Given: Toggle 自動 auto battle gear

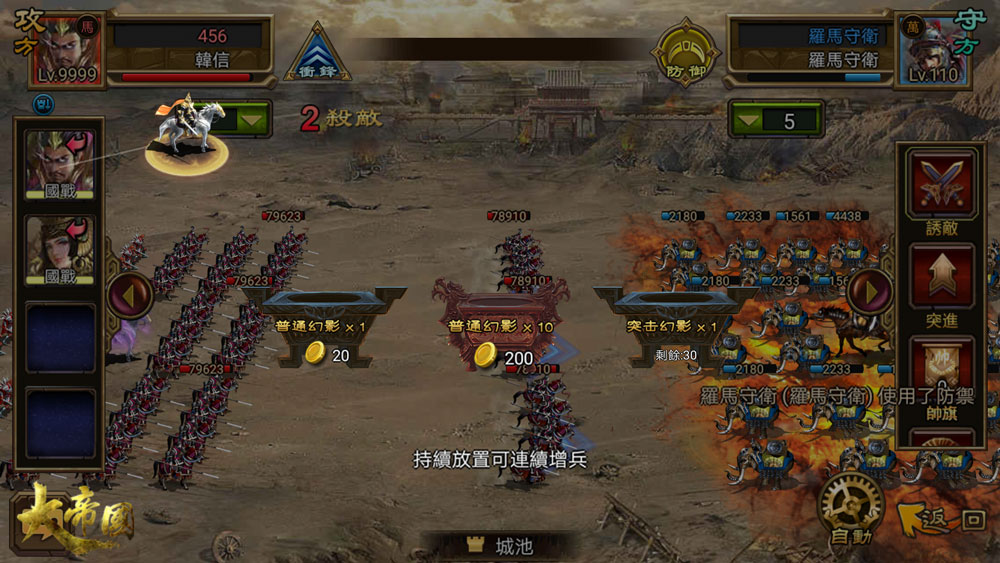Looking at the screenshot, I should [850, 506].
